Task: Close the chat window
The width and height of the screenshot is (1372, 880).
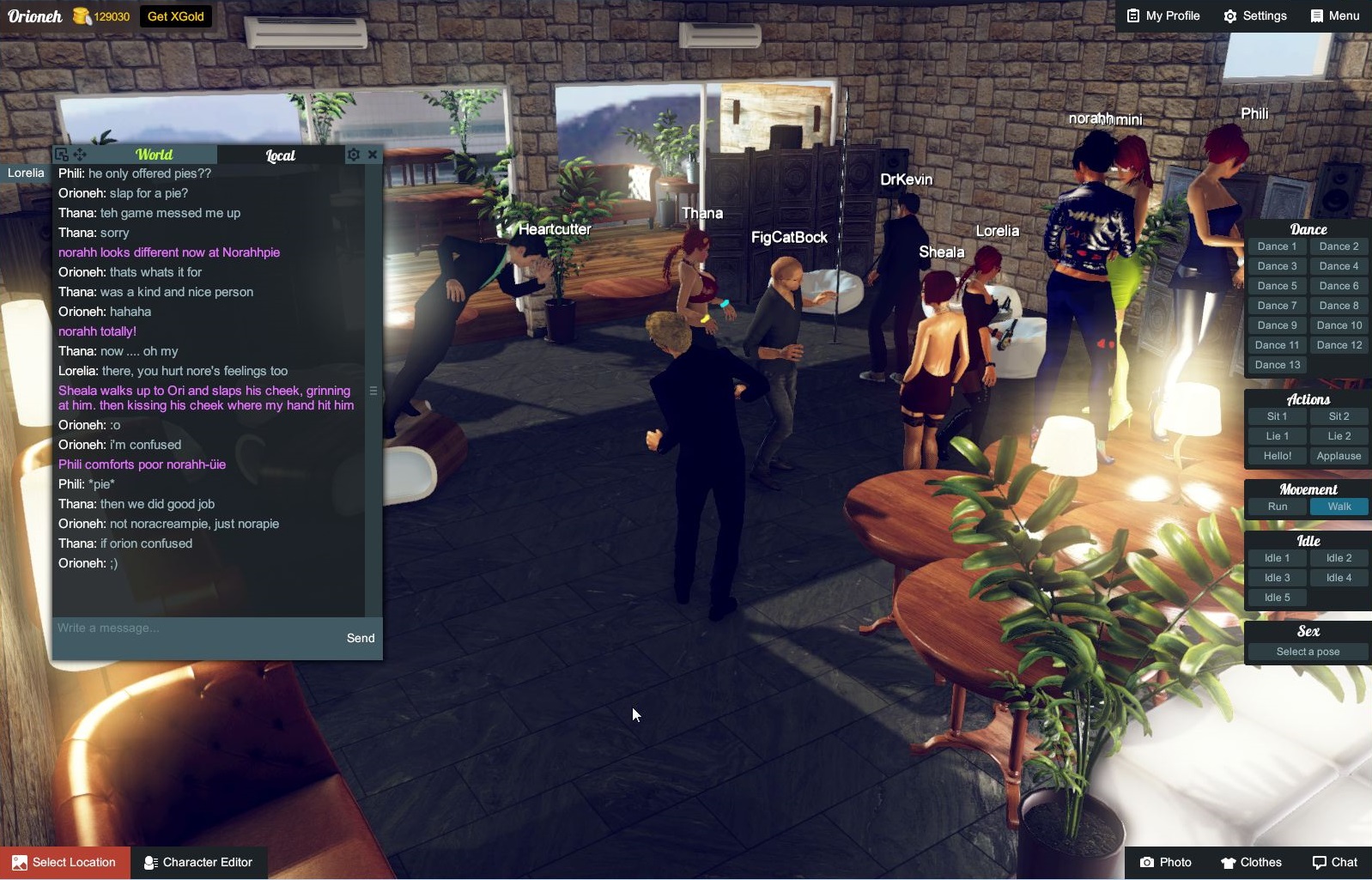Action: click(x=373, y=155)
